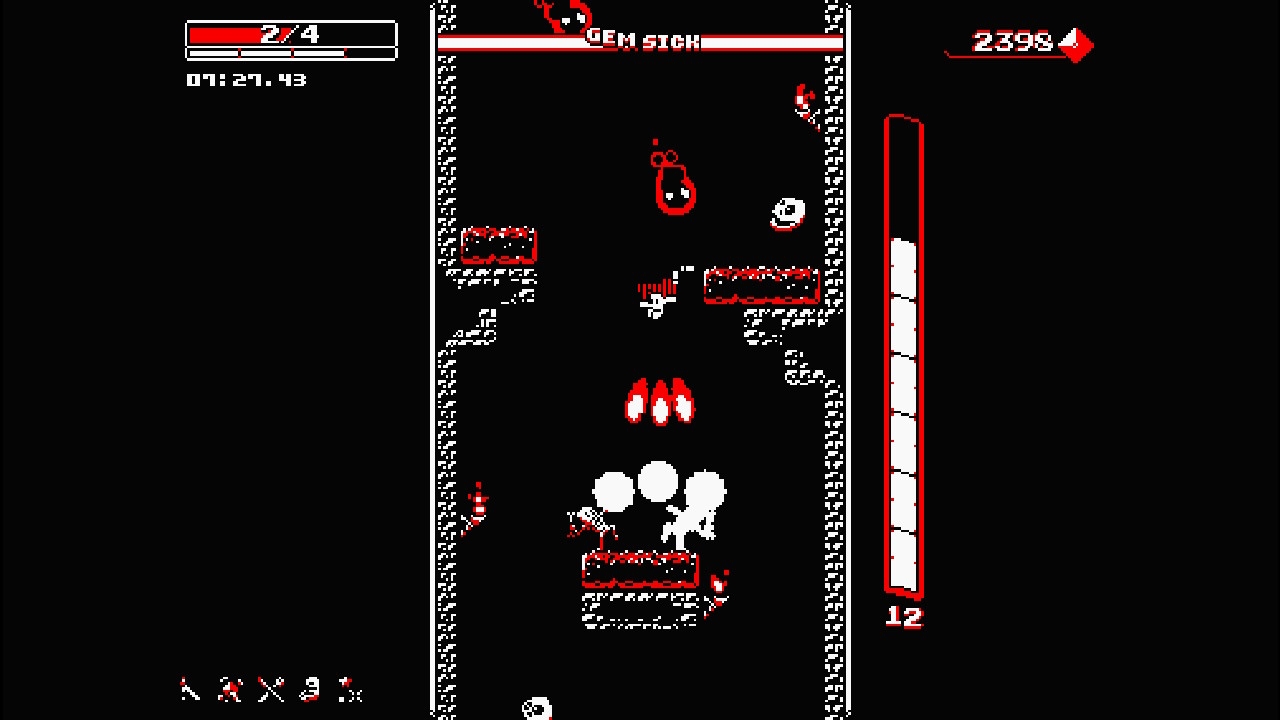Click the score counter showing 2398
The image size is (1280, 720).
1012,42
